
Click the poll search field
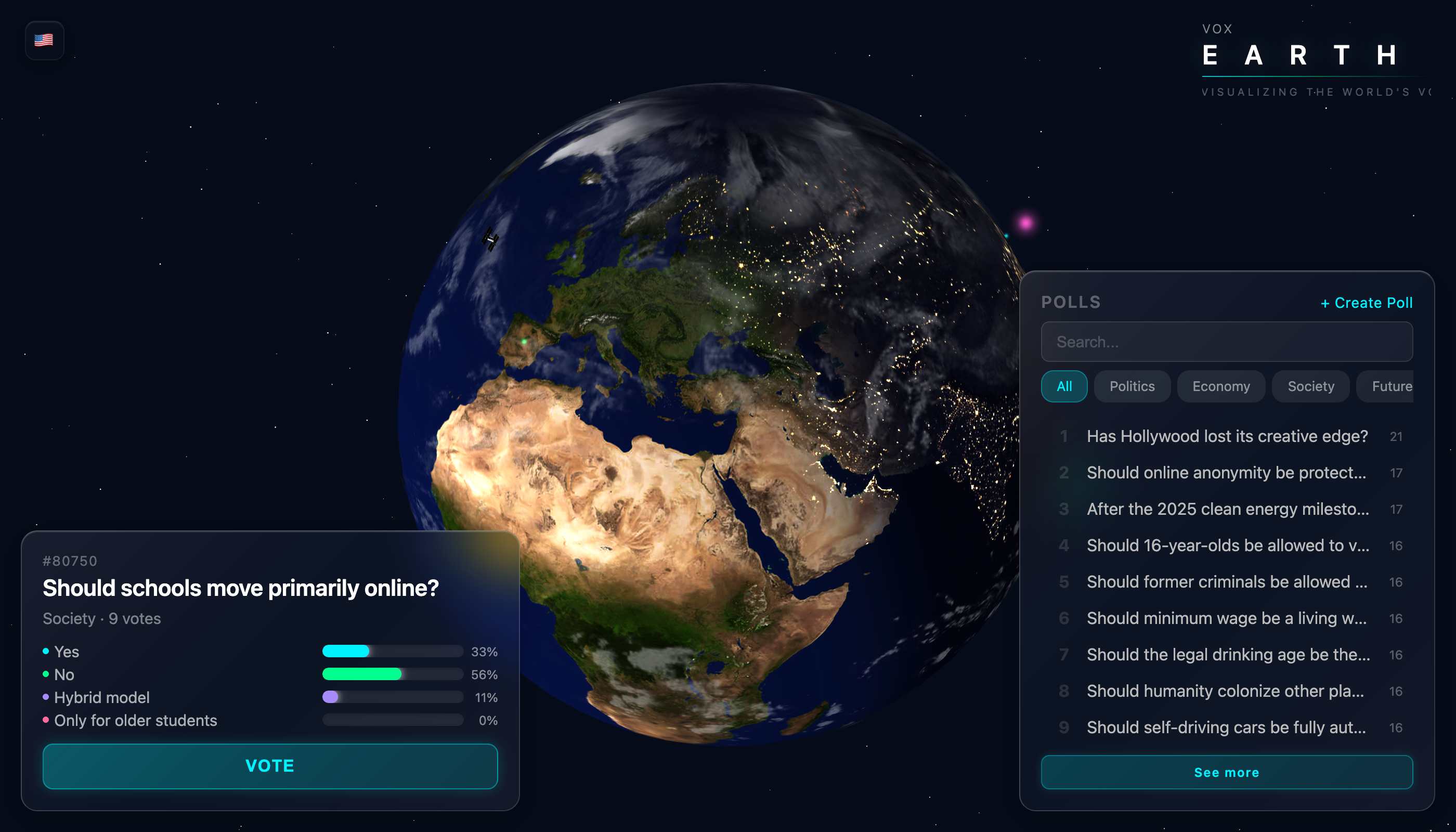coord(1227,342)
